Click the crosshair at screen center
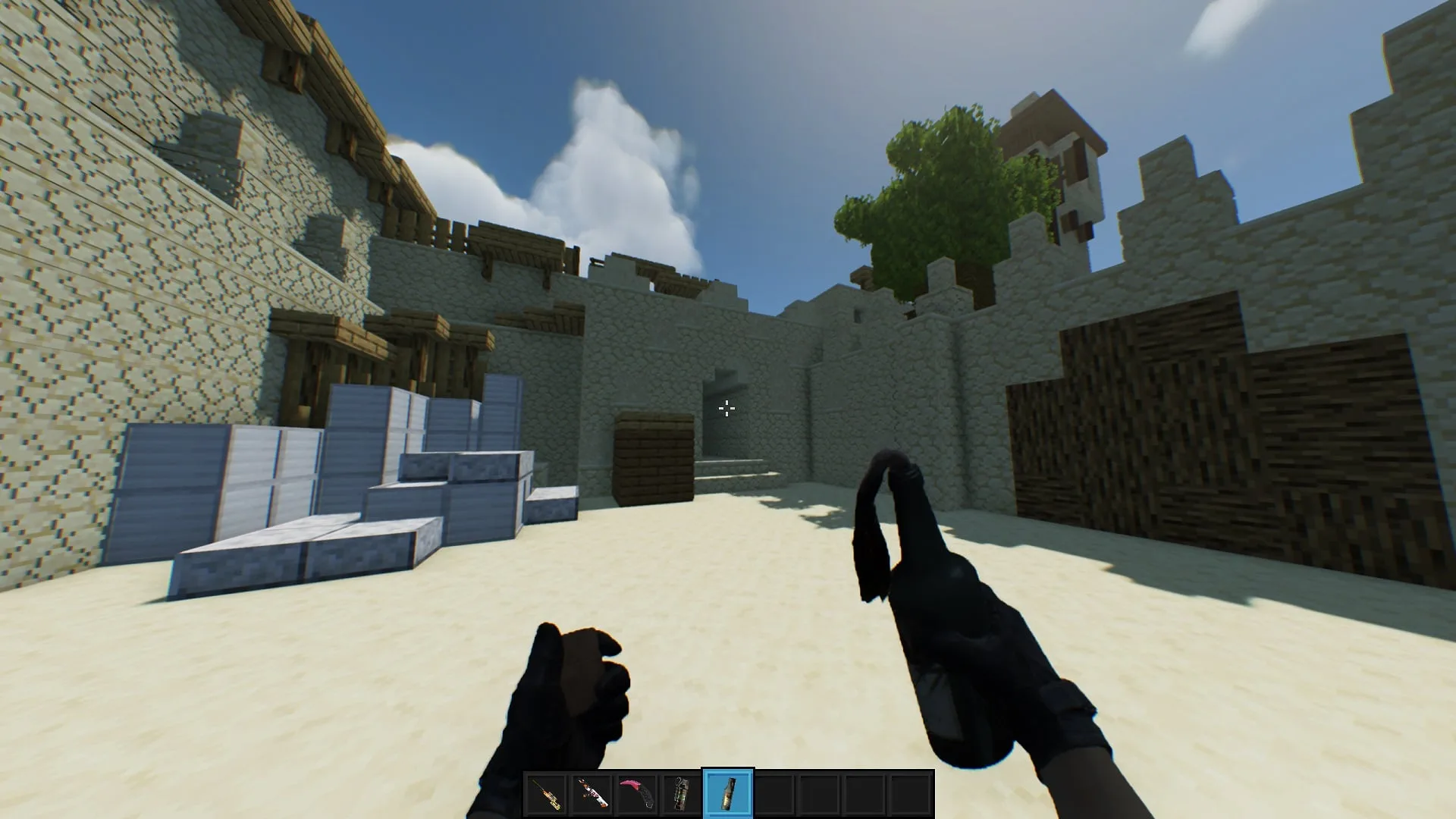This screenshot has height=819, width=1456. (x=726, y=409)
